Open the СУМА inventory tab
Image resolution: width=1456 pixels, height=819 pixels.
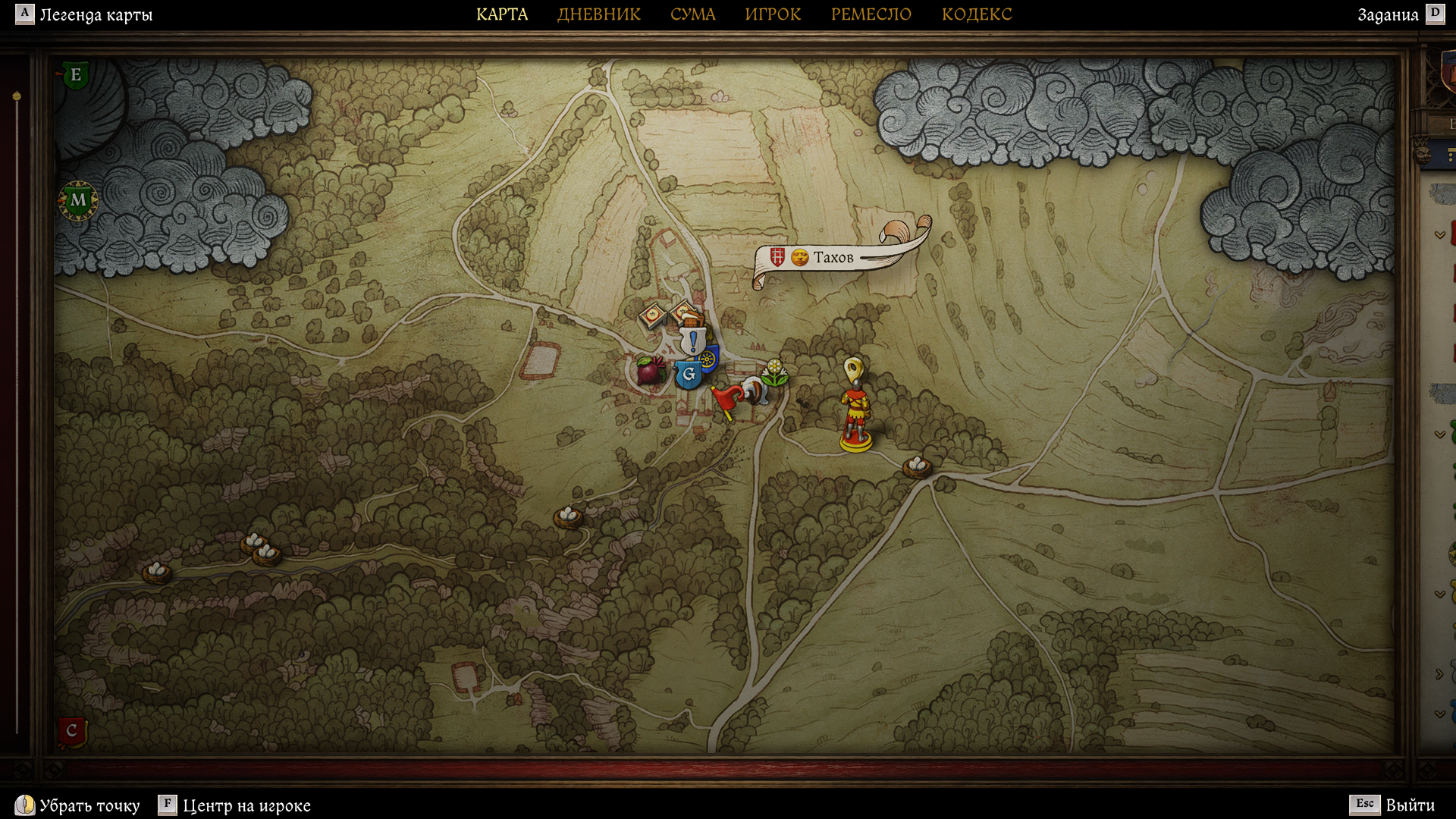[x=692, y=14]
